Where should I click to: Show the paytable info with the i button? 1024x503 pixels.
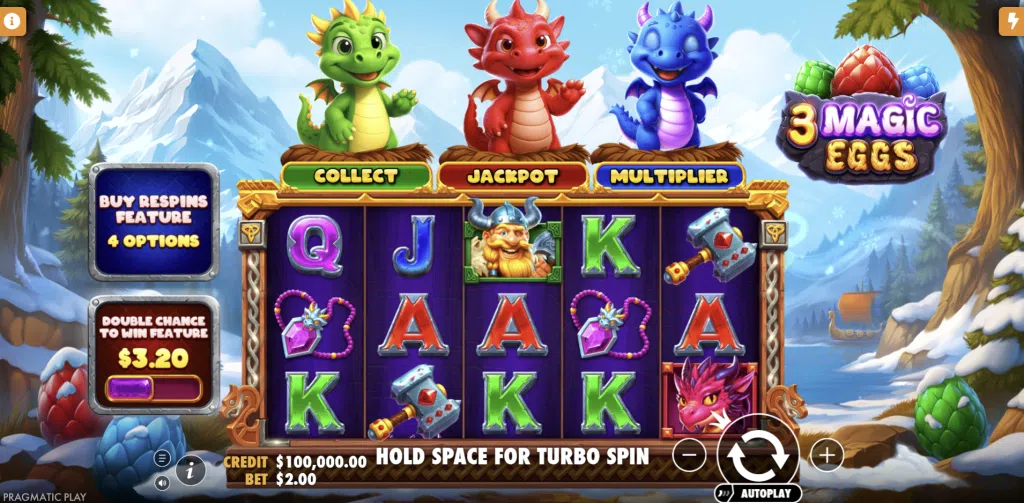pyautogui.click(x=190, y=468)
